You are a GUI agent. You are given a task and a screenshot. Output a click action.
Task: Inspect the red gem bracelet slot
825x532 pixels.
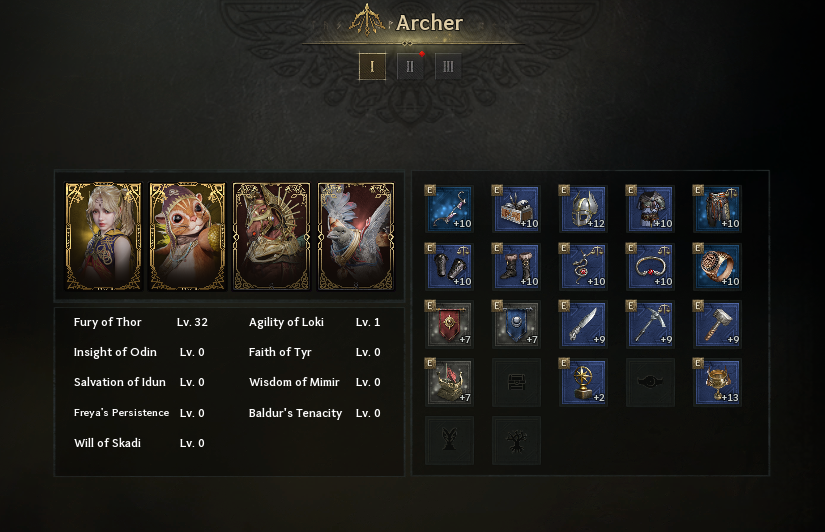point(650,266)
